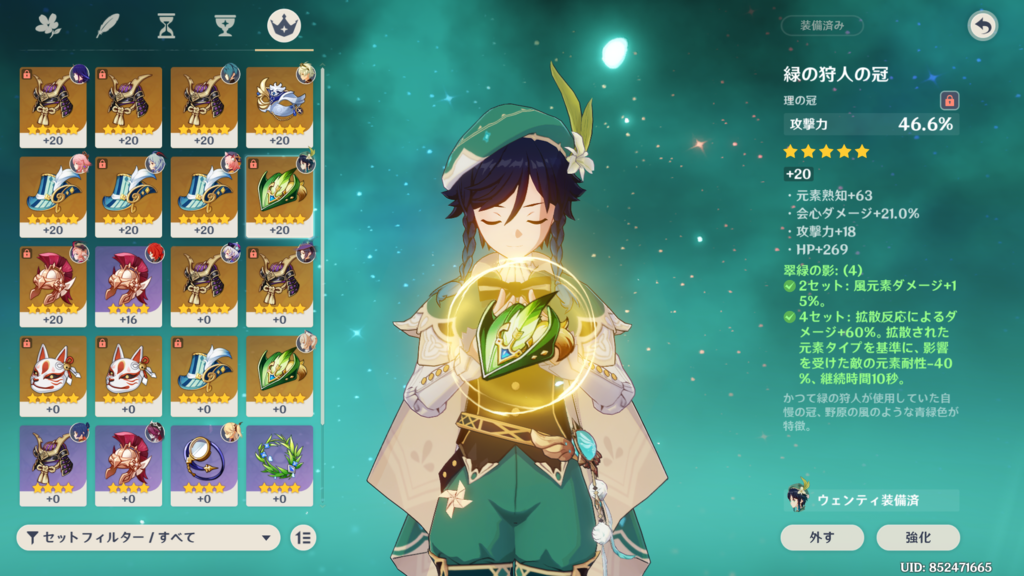Click the sort order button beside the filter
1024x576 pixels.
[303, 537]
